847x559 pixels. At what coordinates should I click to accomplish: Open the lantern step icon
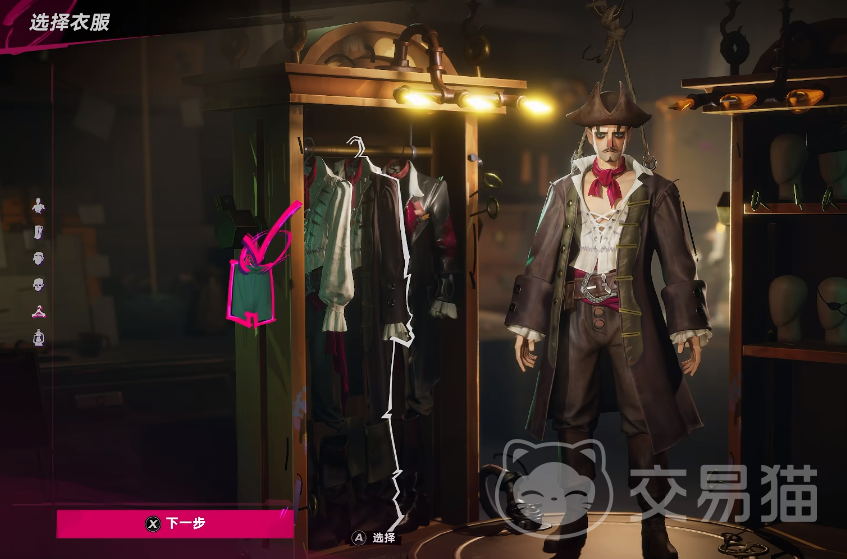38,337
